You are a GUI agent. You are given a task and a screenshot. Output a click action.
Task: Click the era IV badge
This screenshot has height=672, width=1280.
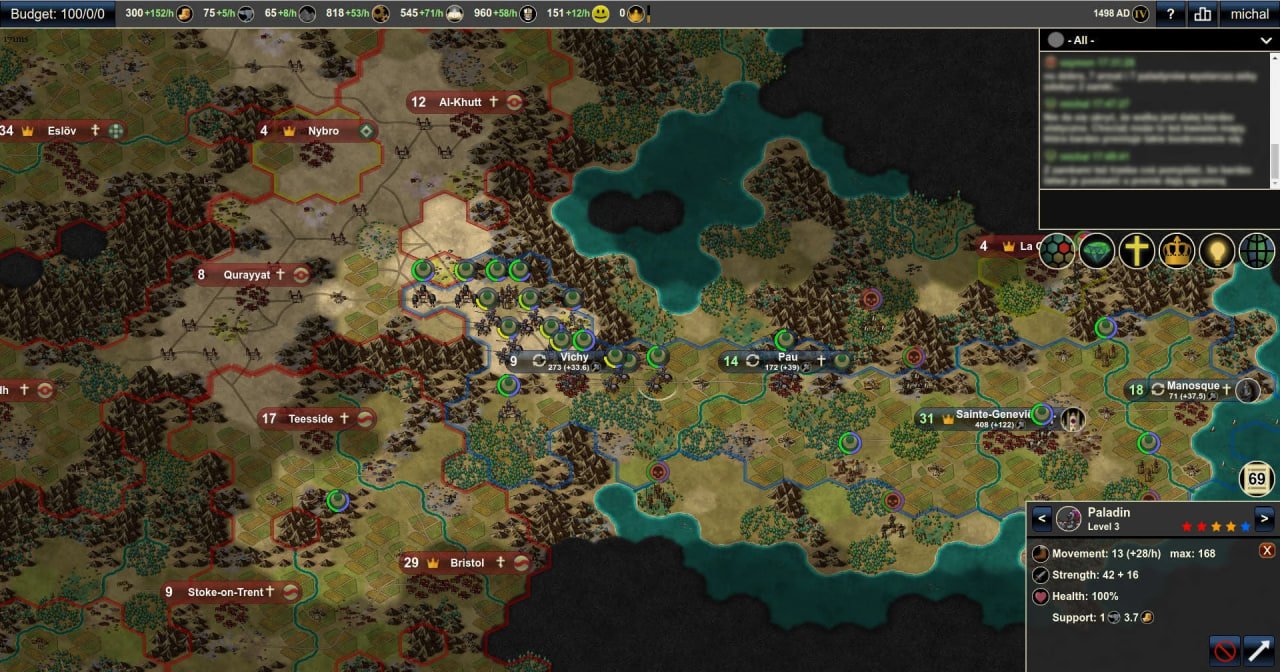click(1140, 14)
